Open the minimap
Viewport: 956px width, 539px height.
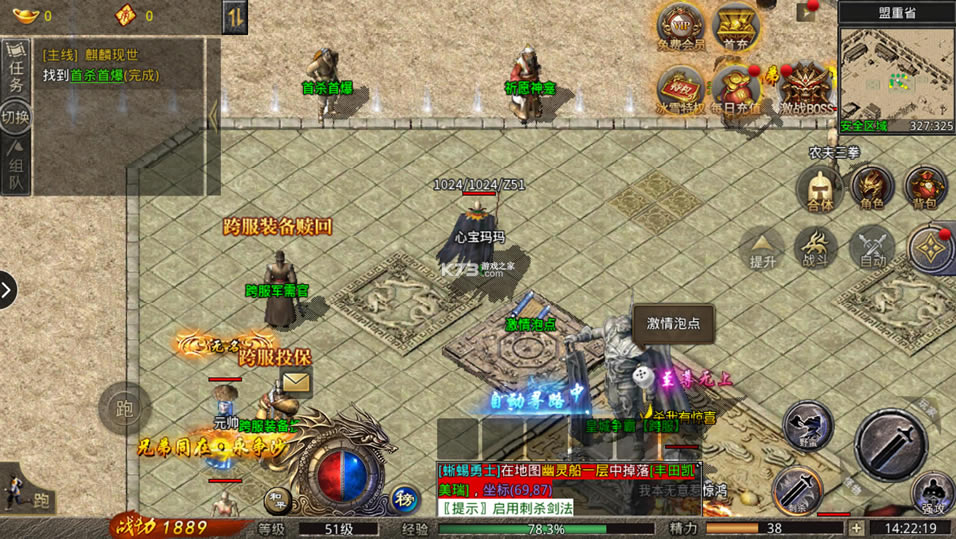(896, 70)
